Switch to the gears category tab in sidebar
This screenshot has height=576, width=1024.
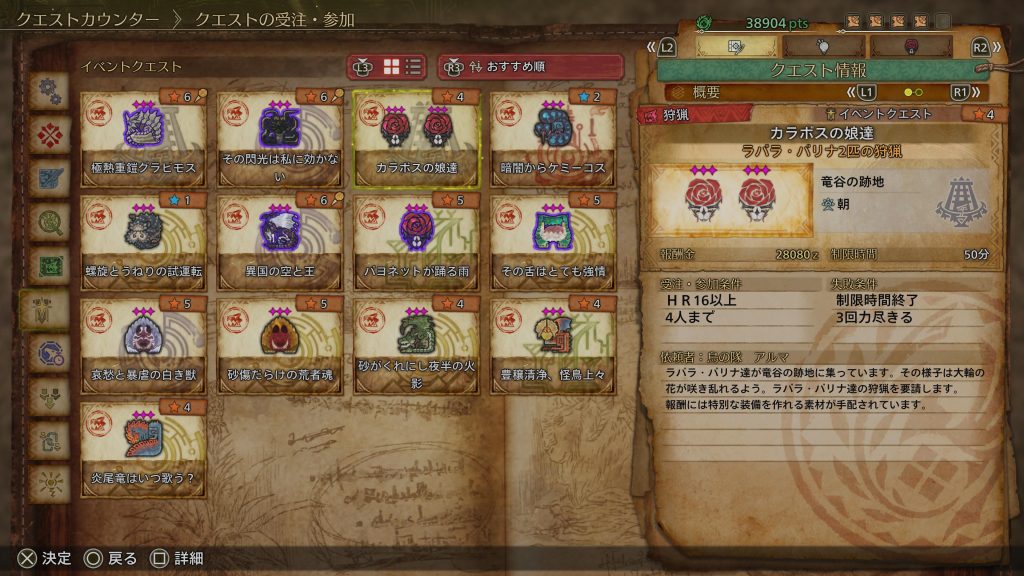tap(47, 91)
